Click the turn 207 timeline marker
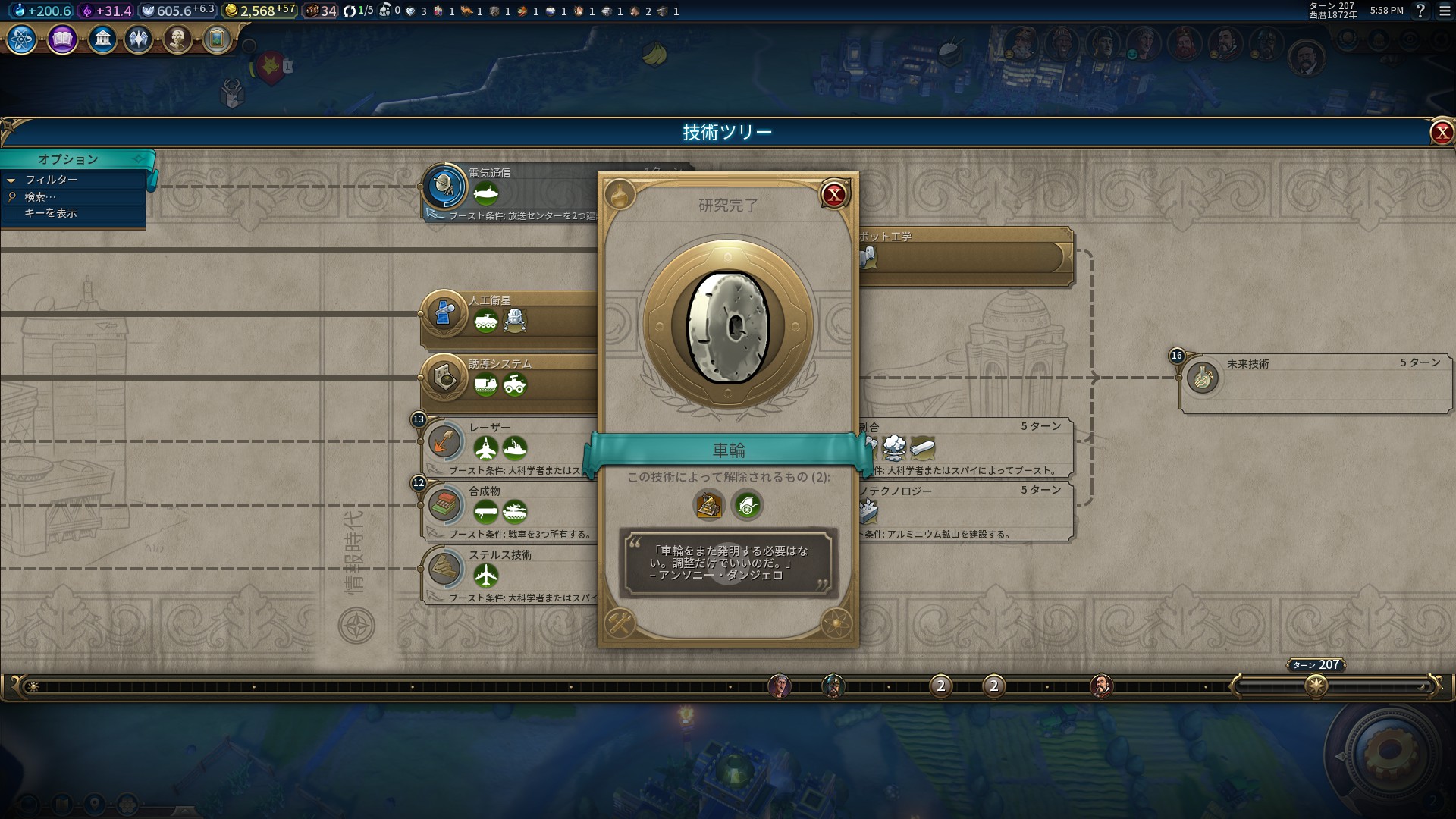The height and width of the screenshot is (819, 1456). point(1316,686)
